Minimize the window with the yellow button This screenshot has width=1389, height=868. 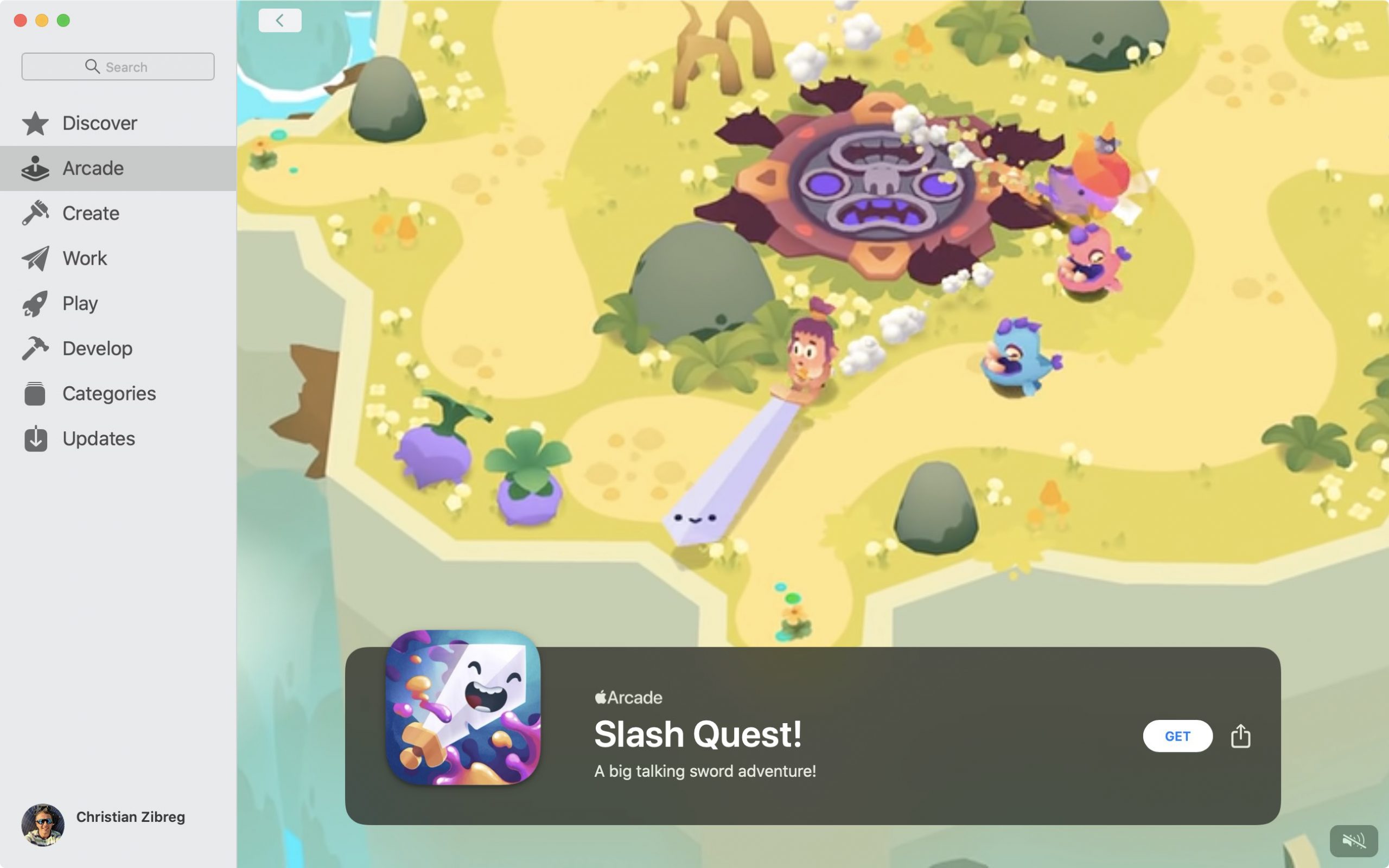[x=42, y=21]
